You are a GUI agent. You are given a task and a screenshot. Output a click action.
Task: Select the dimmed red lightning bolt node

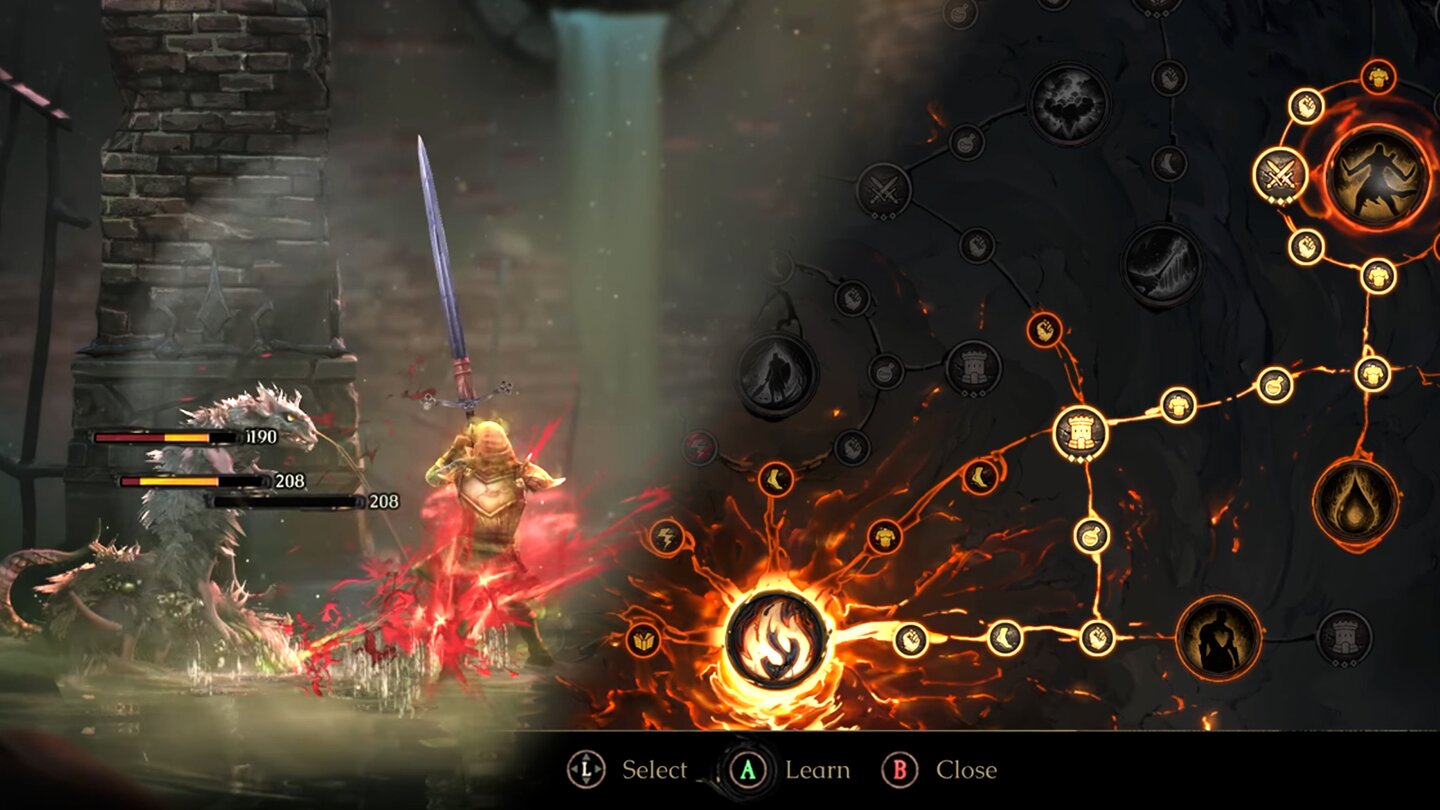pos(700,447)
